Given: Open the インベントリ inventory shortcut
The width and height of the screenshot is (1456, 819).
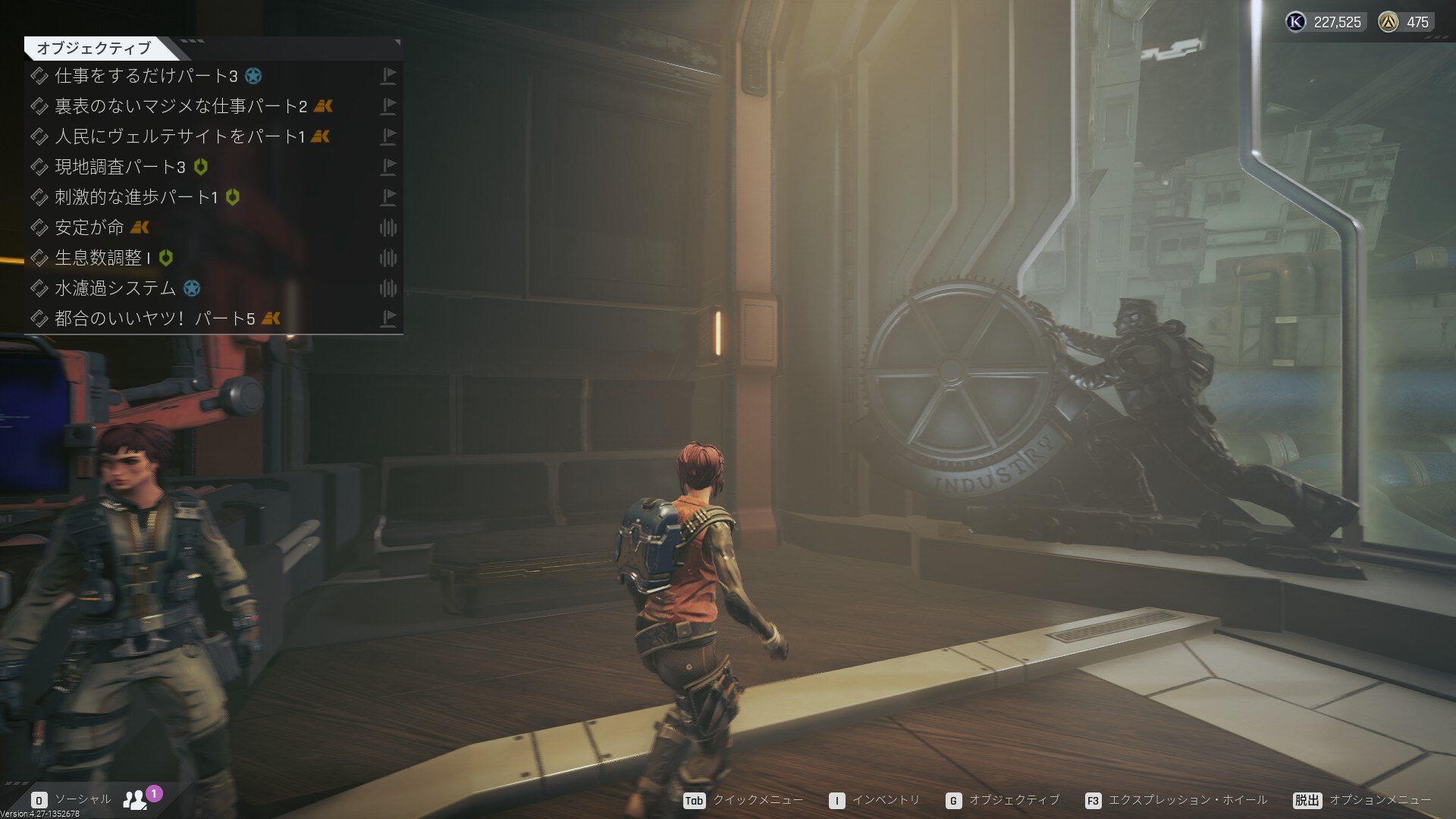Looking at the screenshot, I should [874, 801].
